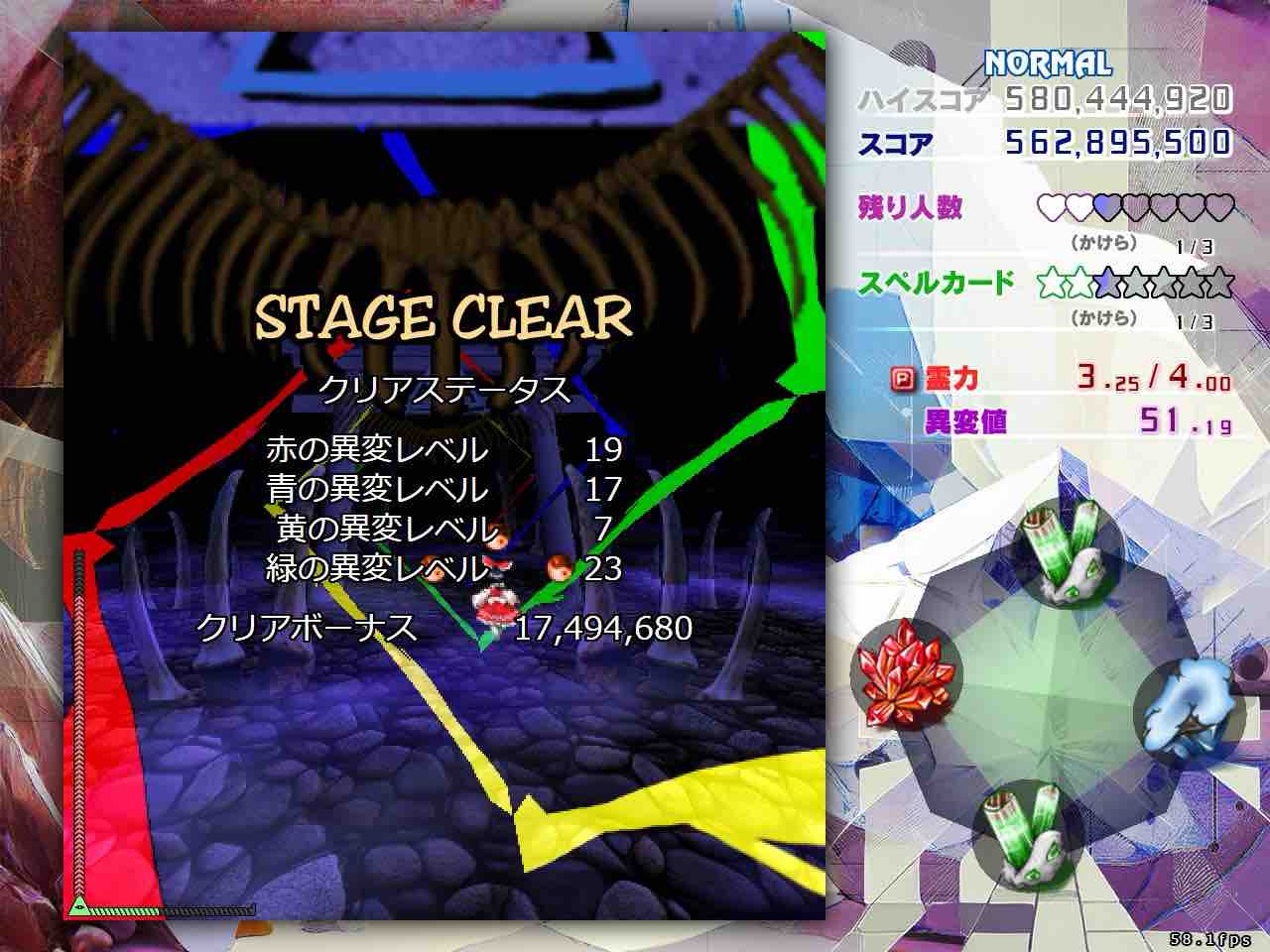Viewport: 1270px width, 952px height.
Task: Click the 58.1fps counter display
Action: [x=1211, y=937]
